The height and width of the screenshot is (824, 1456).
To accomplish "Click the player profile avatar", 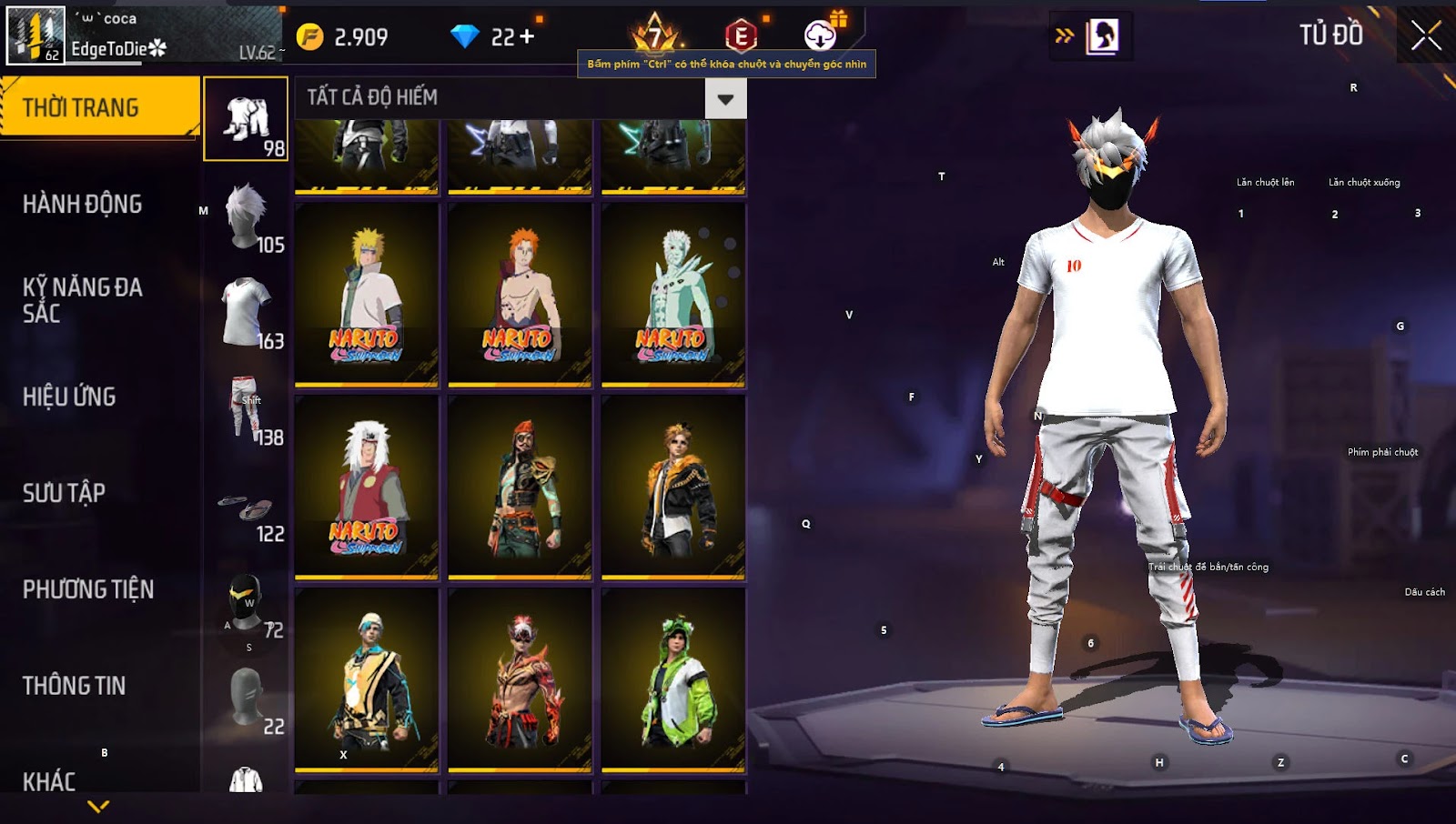I will (x=35, y=35).
